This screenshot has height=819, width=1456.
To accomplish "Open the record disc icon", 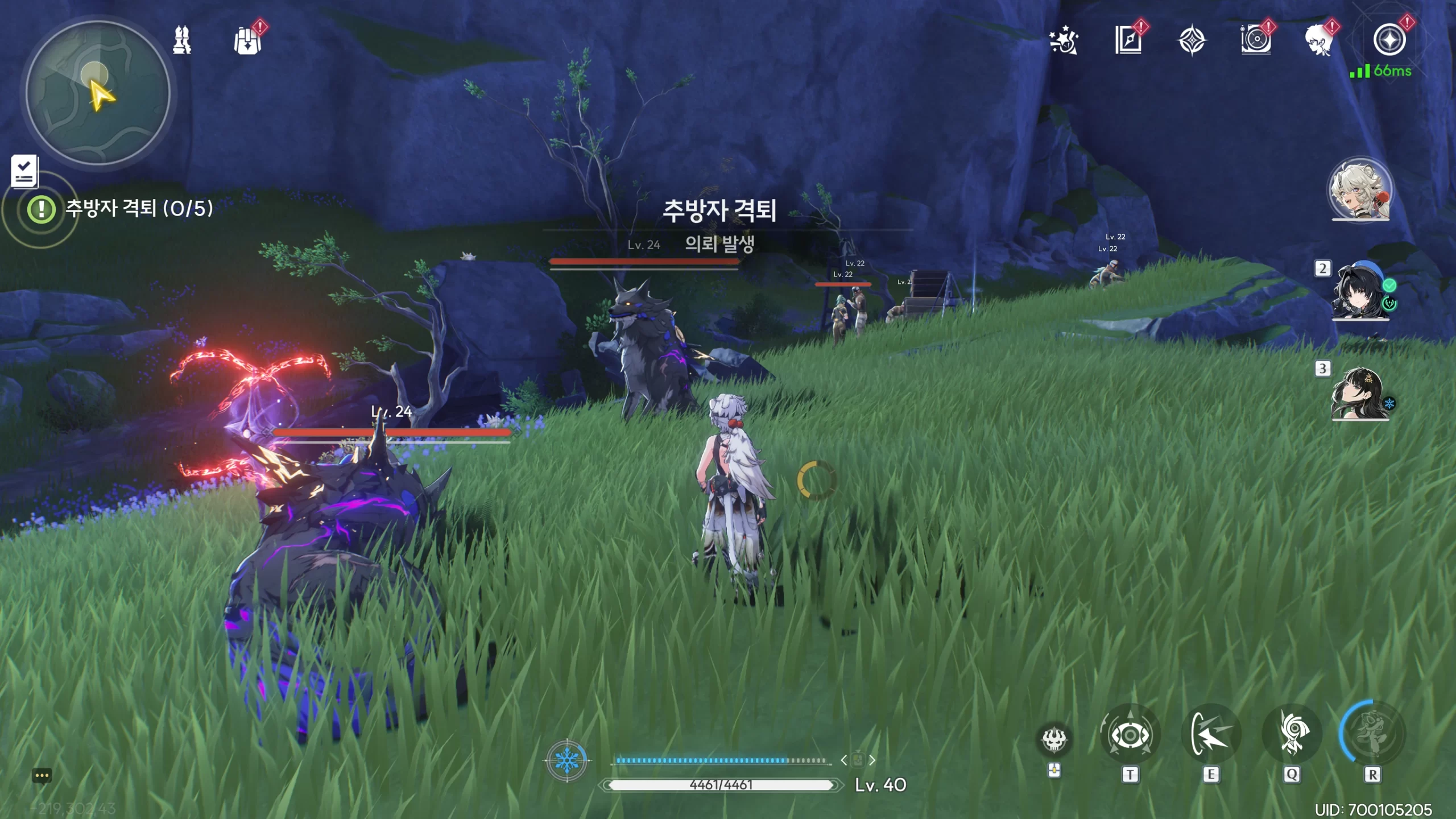I will (x=1256, y=40).
